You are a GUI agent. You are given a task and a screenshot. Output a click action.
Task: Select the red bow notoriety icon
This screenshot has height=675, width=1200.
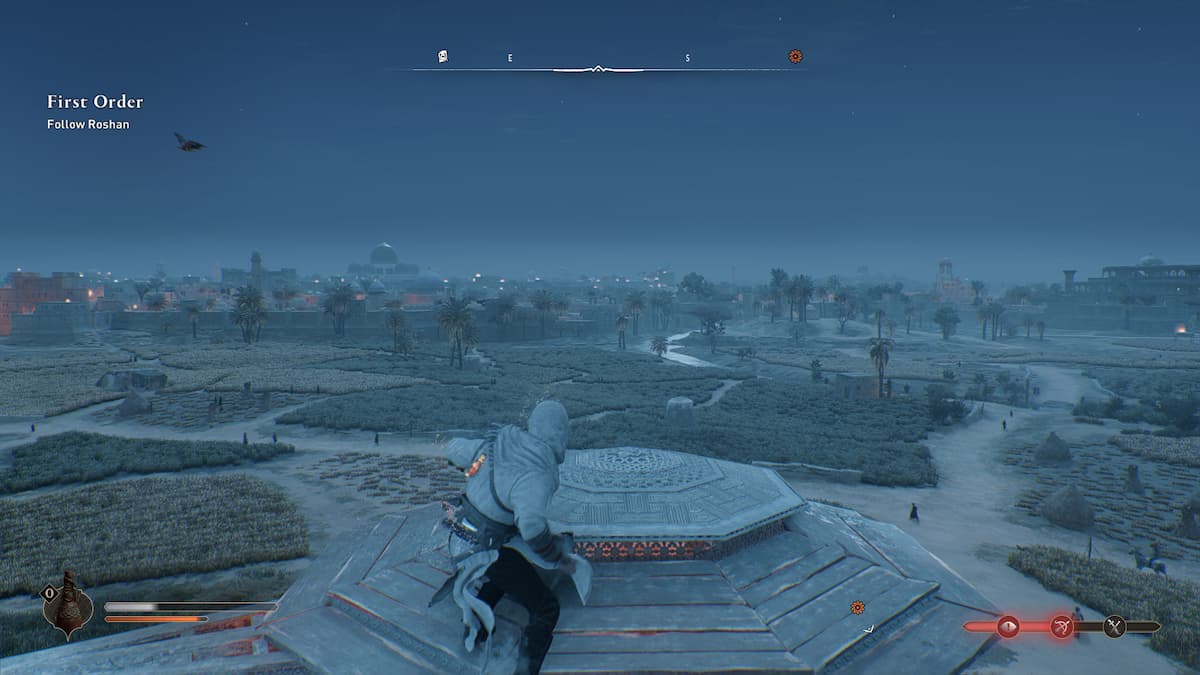click(x=1061, y=627)
